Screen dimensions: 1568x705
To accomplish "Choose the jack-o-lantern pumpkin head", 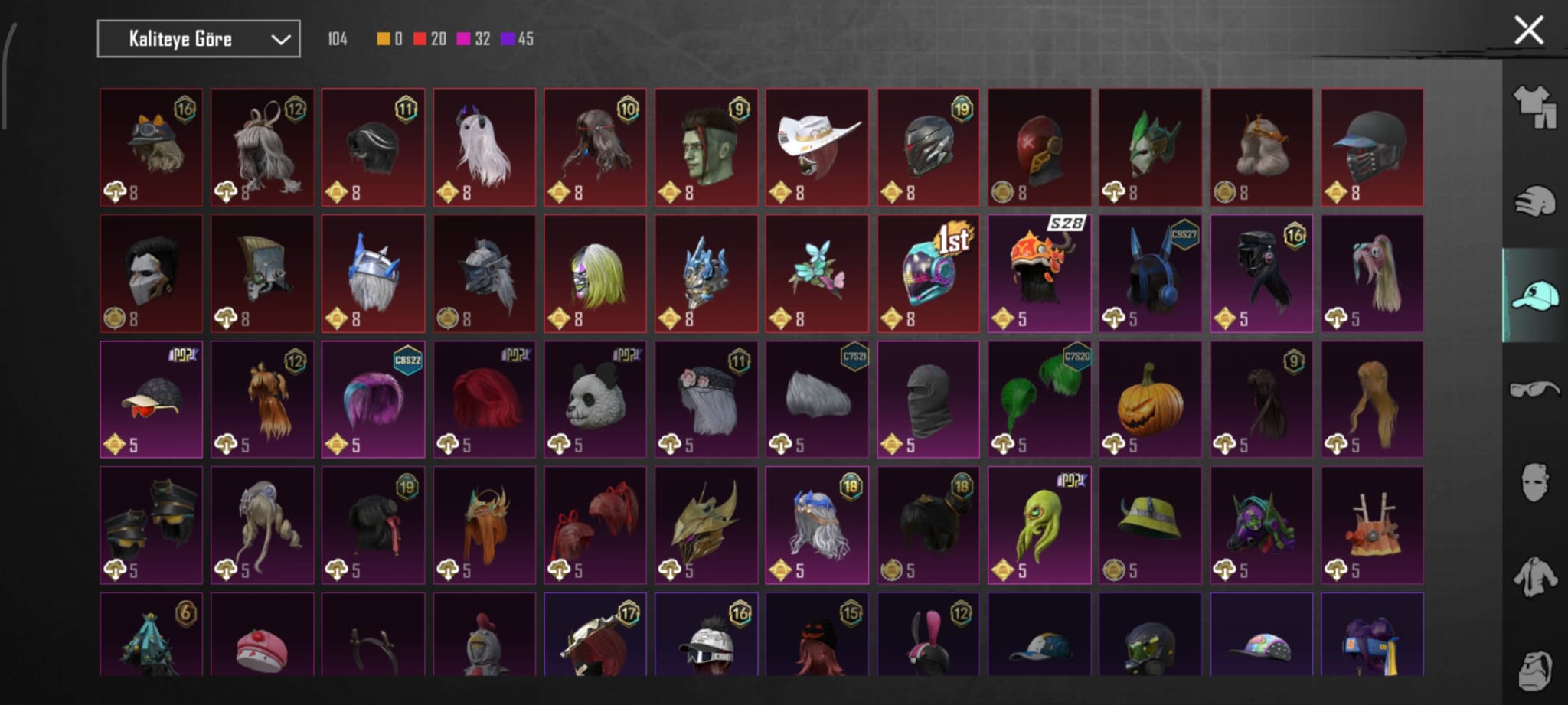I will click(x=1150, y=400).
